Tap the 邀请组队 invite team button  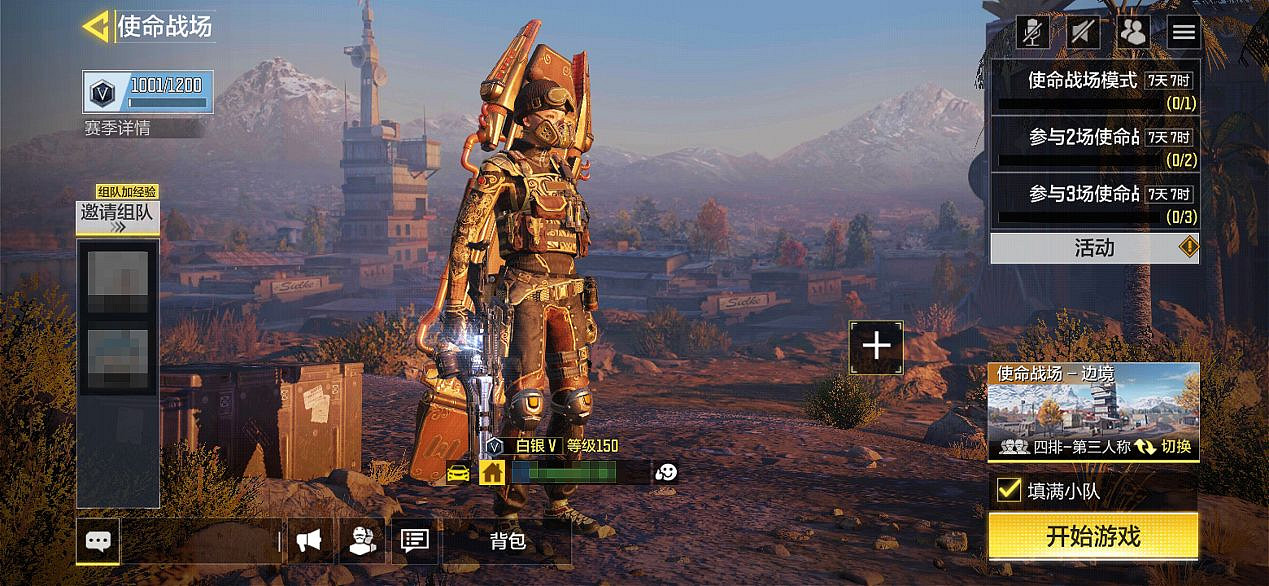118,215
